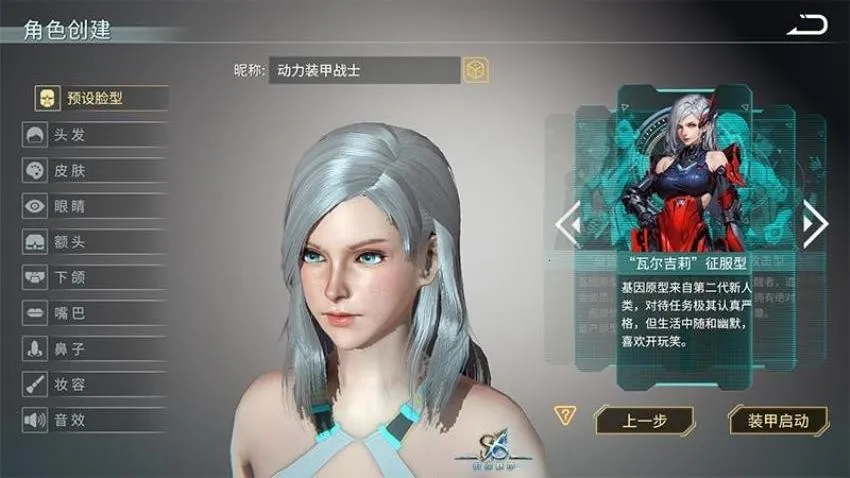Switch to the 嘴巴 mouth options

[95, 314]
